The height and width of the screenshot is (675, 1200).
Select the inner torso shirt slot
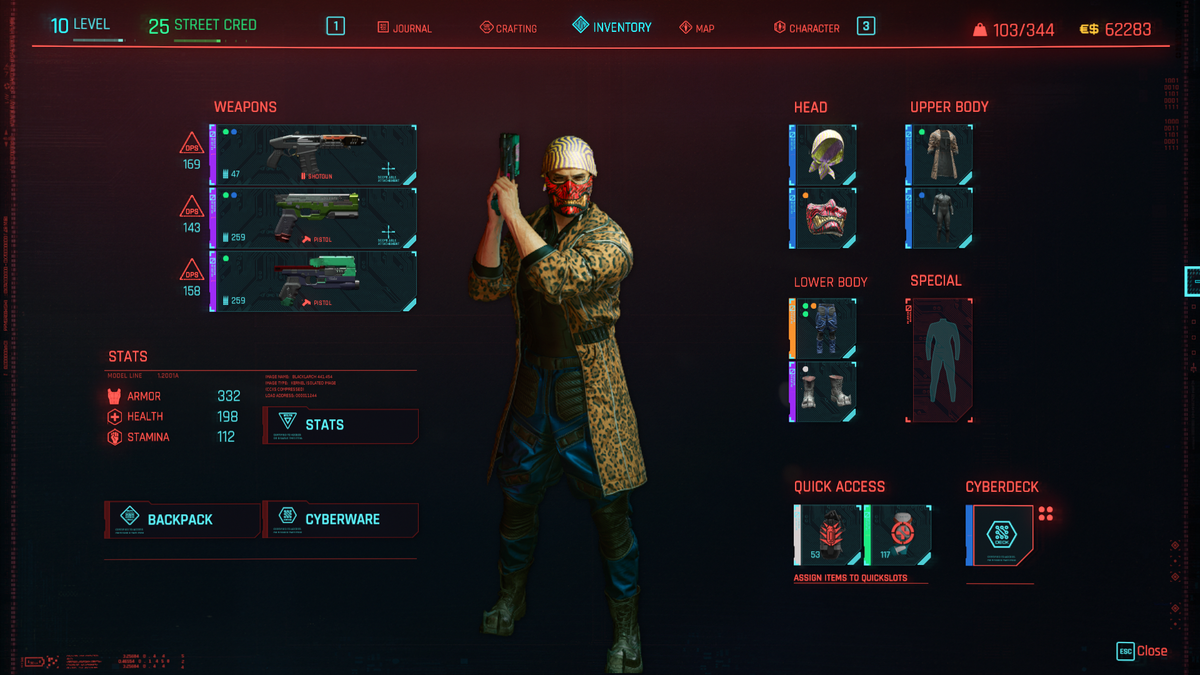[940, 218]
